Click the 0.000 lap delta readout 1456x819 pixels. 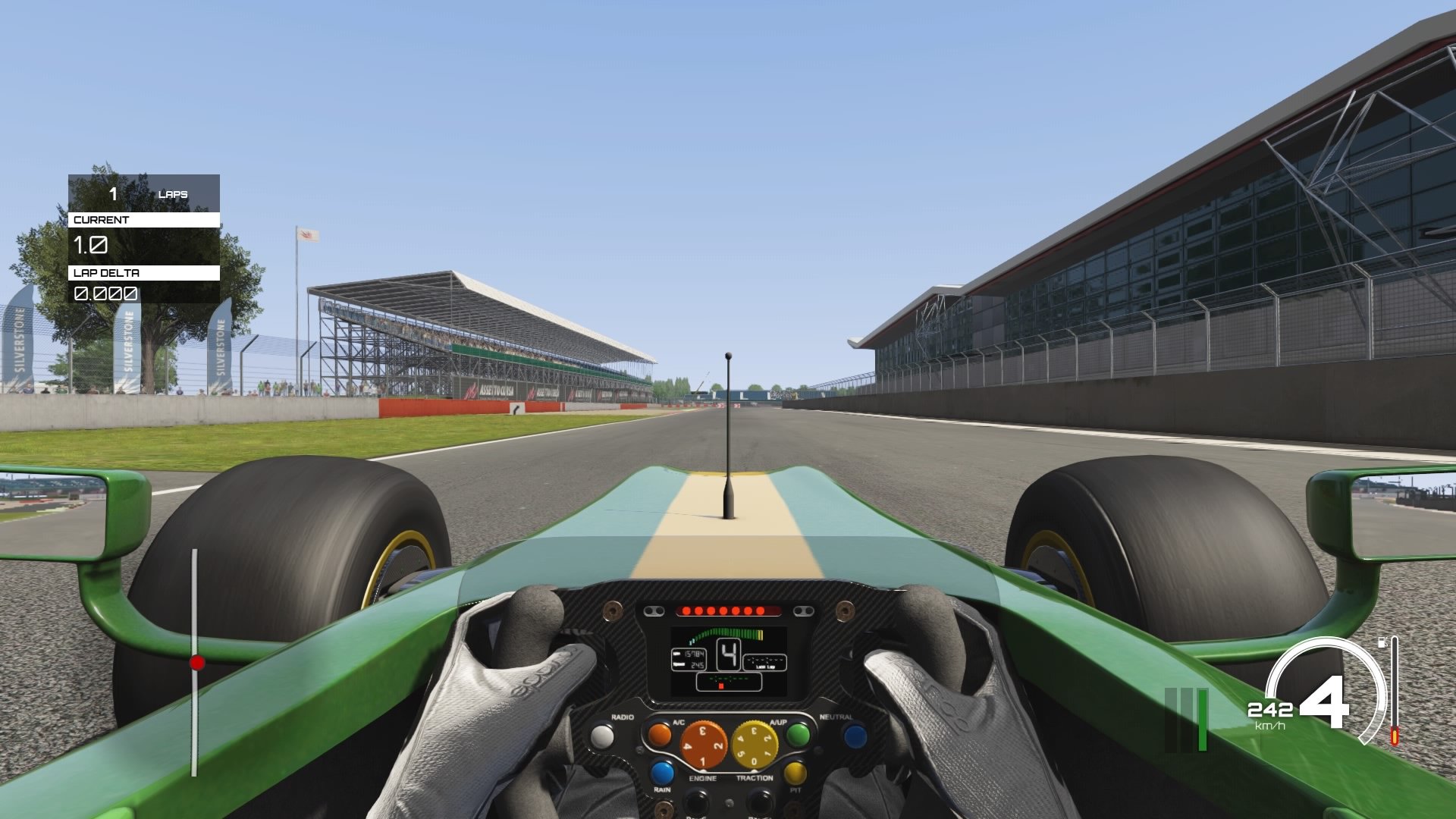pyautogui.click(x=105, y=294)
